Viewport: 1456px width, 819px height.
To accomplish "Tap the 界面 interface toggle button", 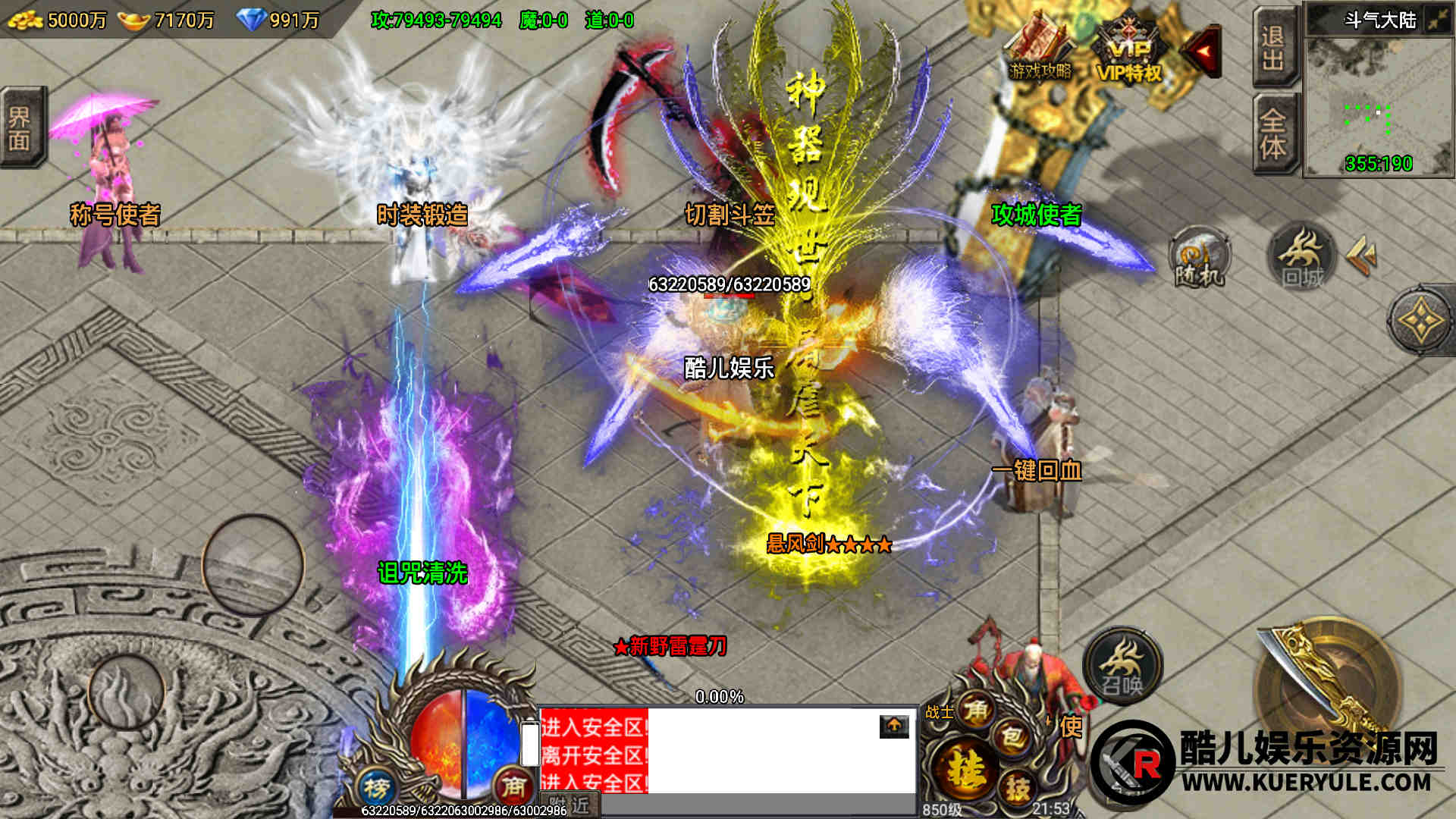I will 20,128.
